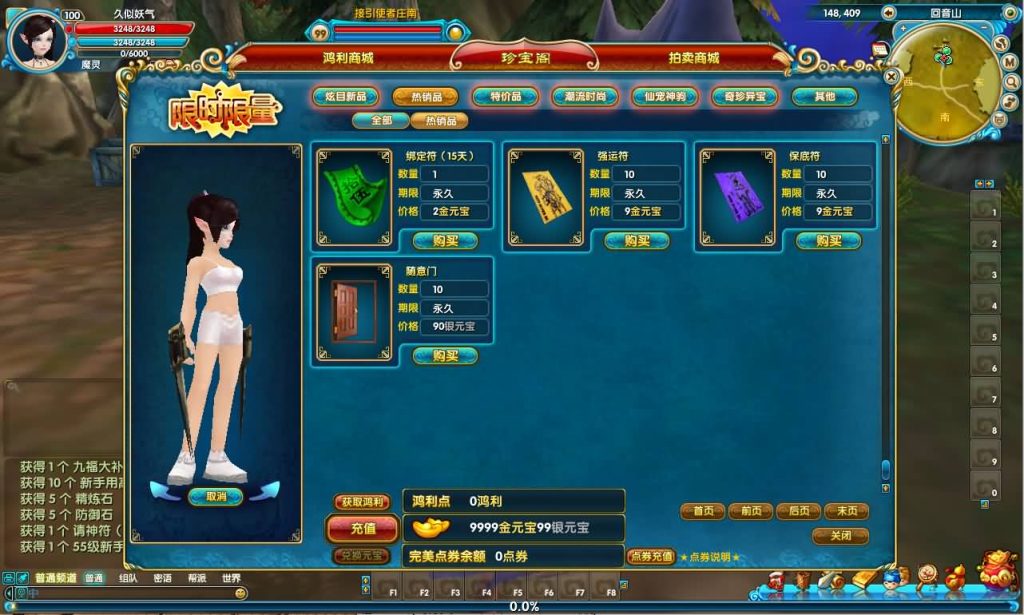
Task: Select the 其他 category
Action: pyautogui.click(x=824, y=97)
